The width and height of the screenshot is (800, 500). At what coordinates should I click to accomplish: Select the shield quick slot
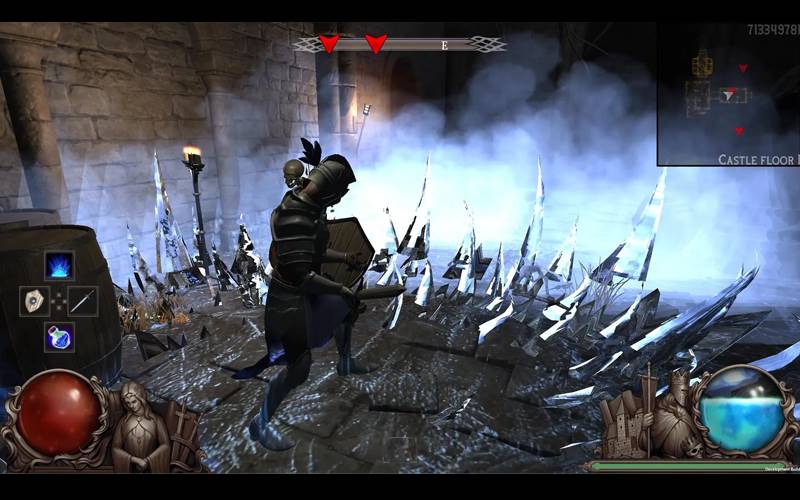point(34,301)
